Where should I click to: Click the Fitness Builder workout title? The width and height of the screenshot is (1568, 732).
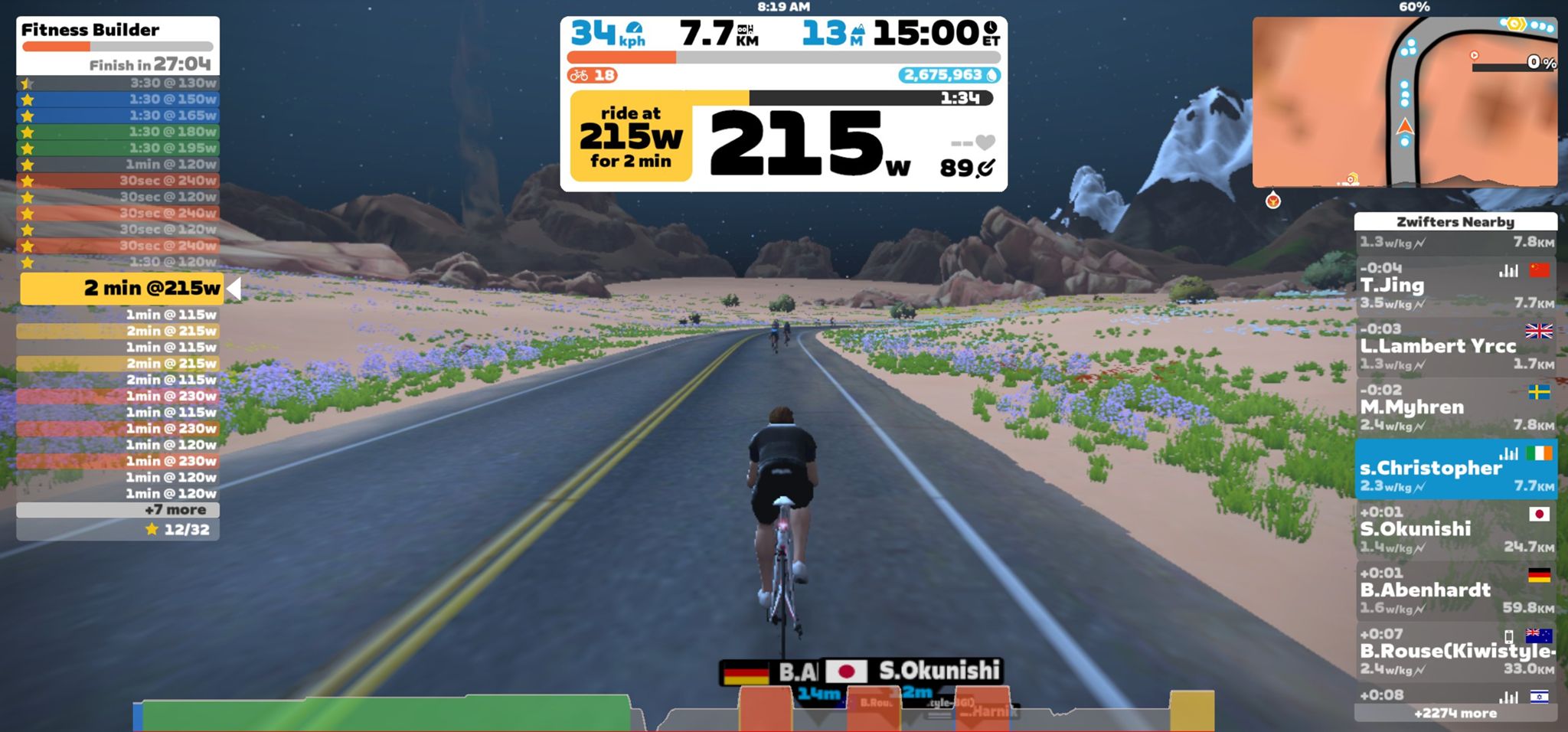[x=90, y=30]
